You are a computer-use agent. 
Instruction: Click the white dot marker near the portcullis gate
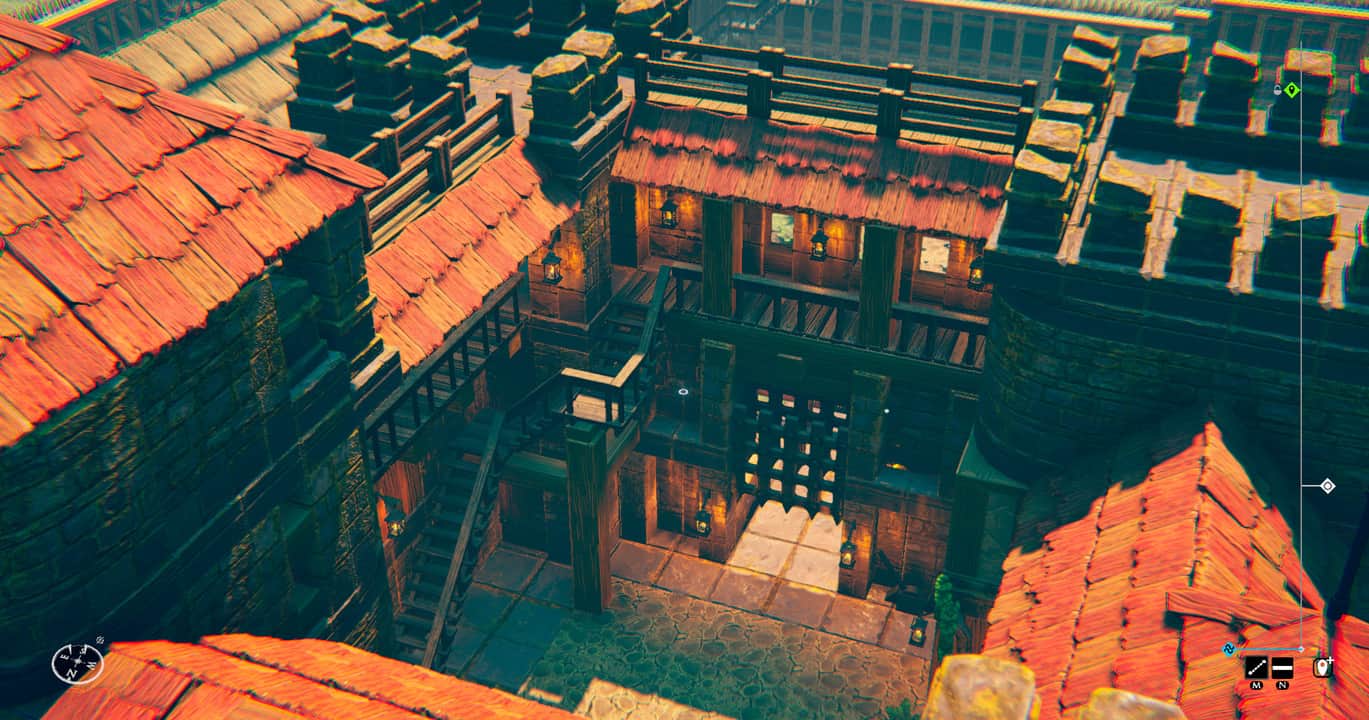click(x=886, y=409)
